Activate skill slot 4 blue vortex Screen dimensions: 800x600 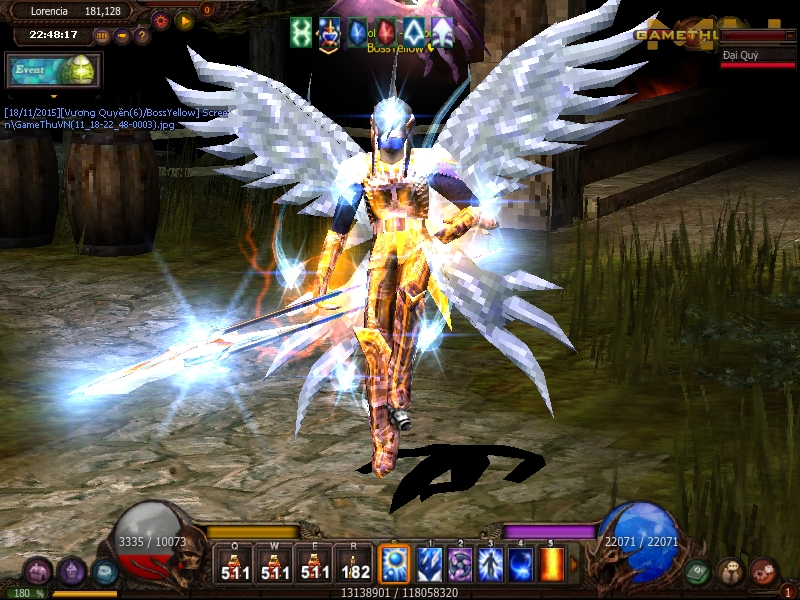(x=520, y=565)
